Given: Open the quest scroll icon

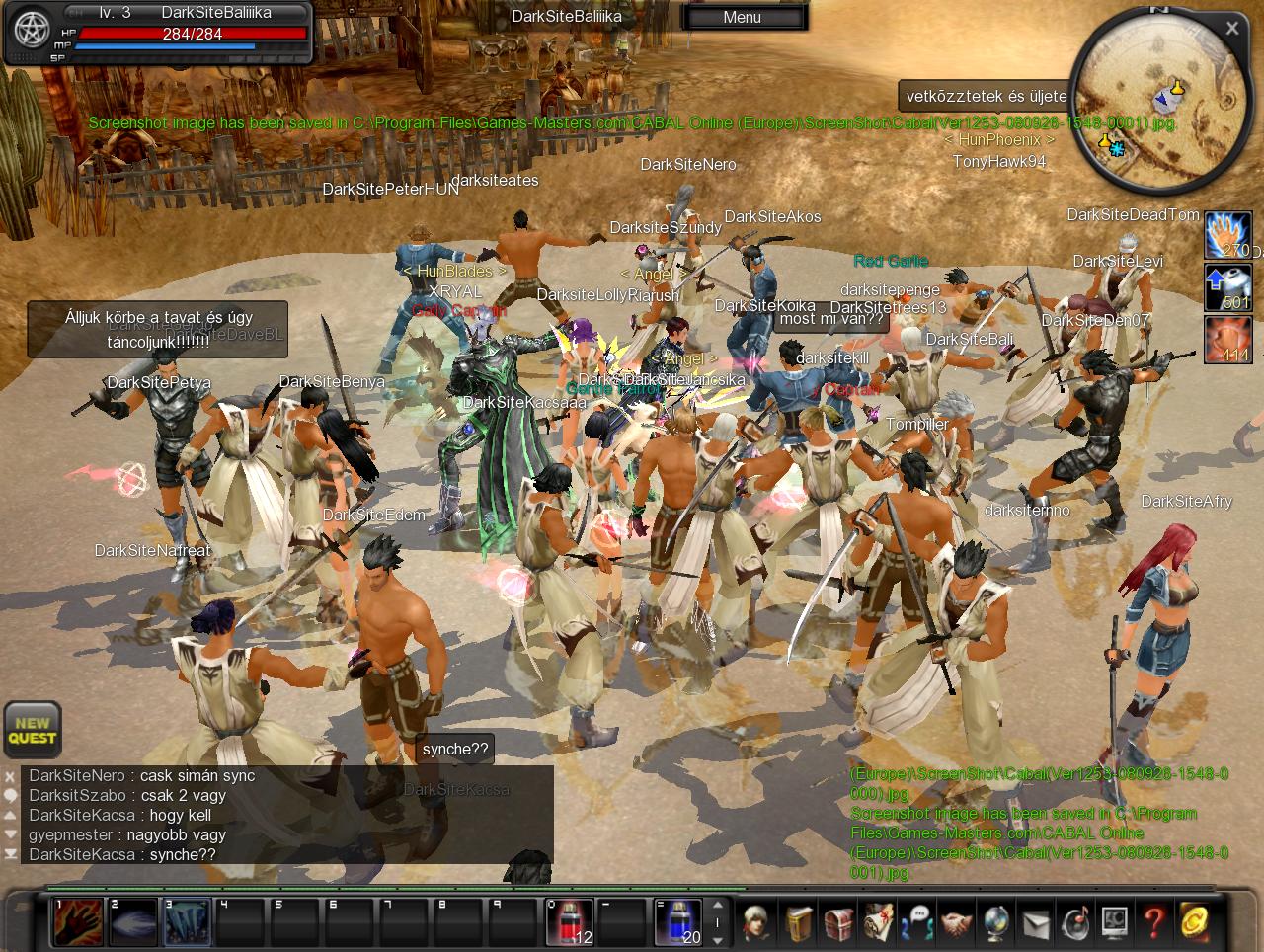Looking at the screenshot, I should point(878,922).
